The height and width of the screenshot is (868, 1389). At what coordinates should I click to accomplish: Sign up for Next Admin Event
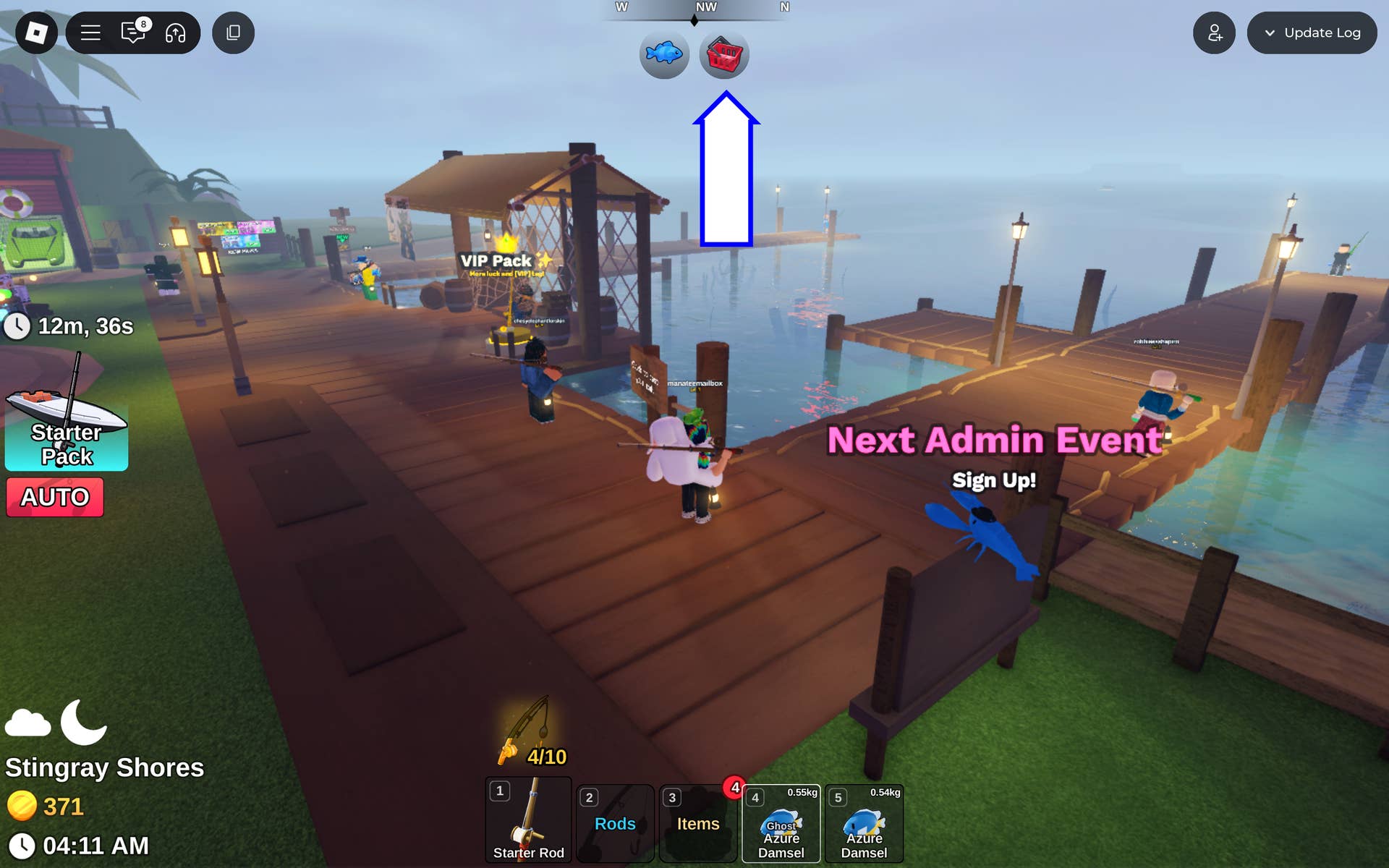(994, 480)
